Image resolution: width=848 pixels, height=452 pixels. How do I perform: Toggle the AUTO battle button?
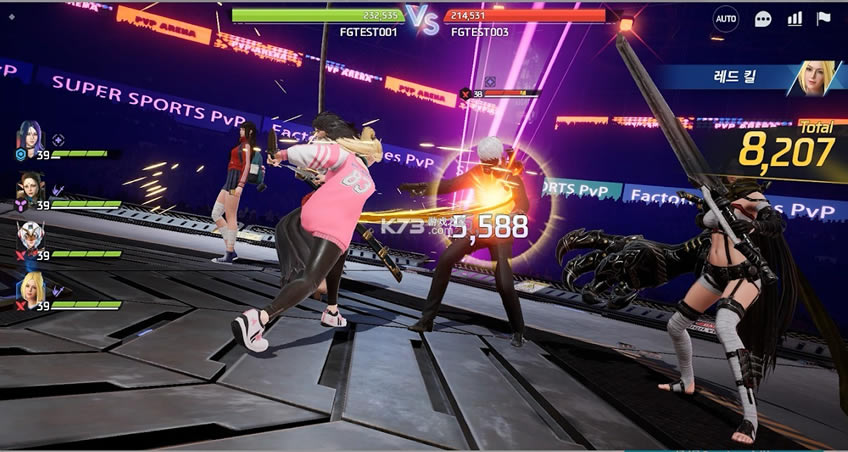[726, 19]
